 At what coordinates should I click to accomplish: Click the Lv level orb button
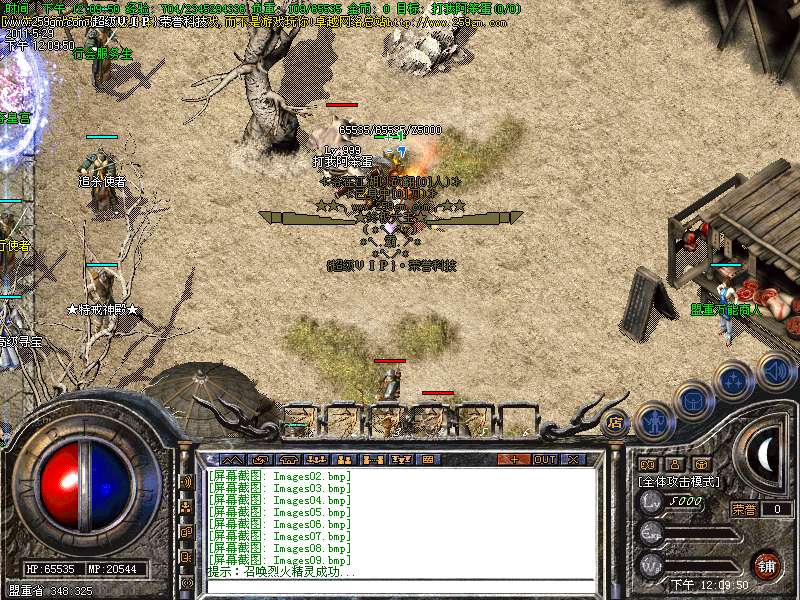click(x=651, y=502)
